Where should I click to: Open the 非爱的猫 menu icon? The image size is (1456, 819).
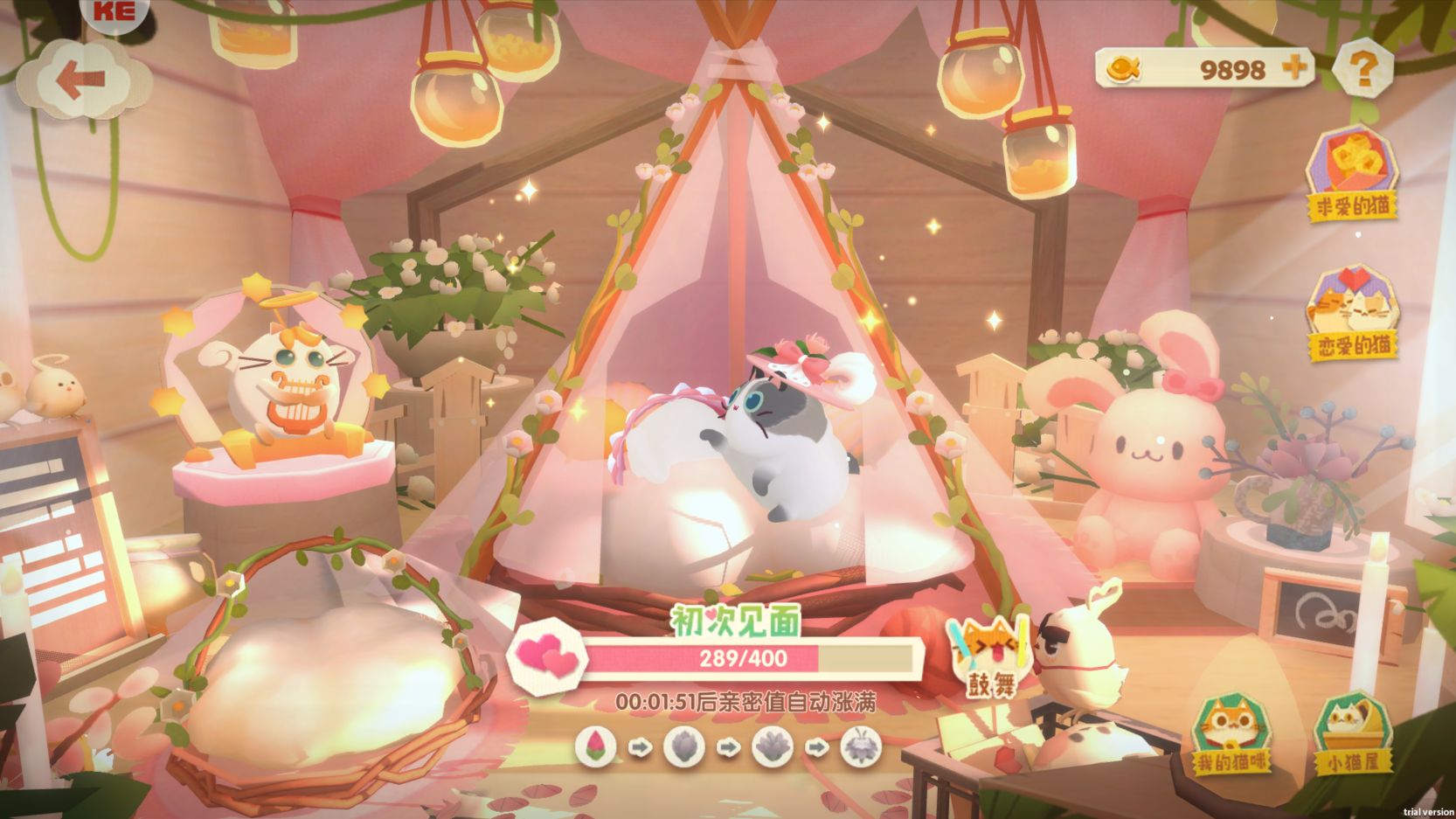tap(1352, 173)
